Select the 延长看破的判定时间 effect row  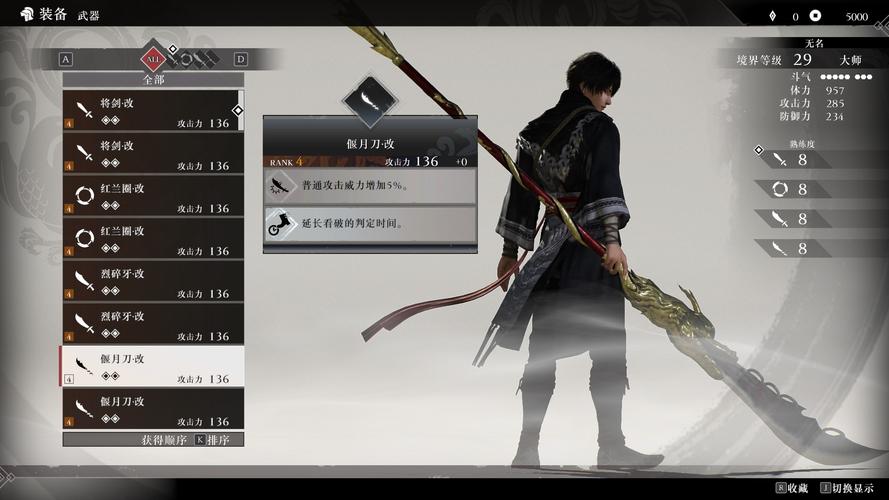click(x=370, y=224)
